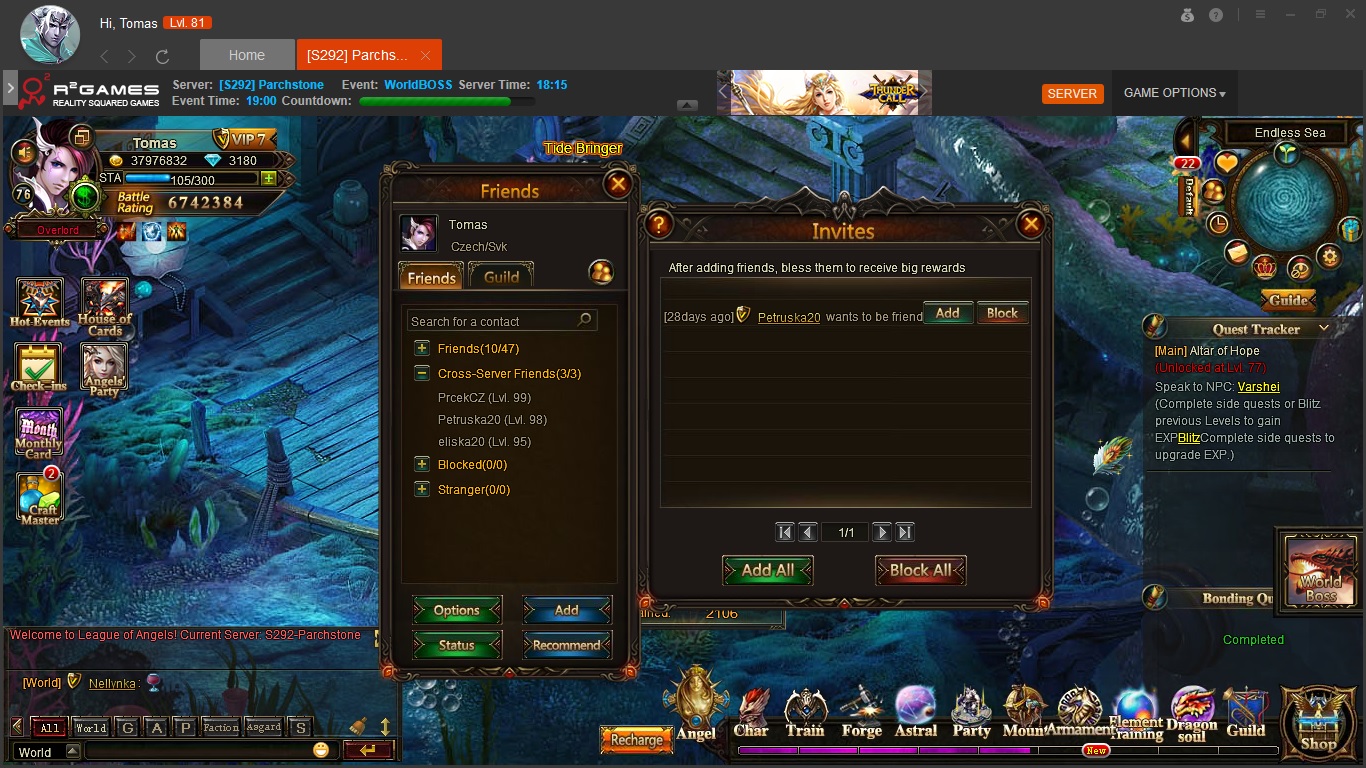The image size is (1366, 768).
Task: Click the Add All invites button
Action: tap(767, 570)
